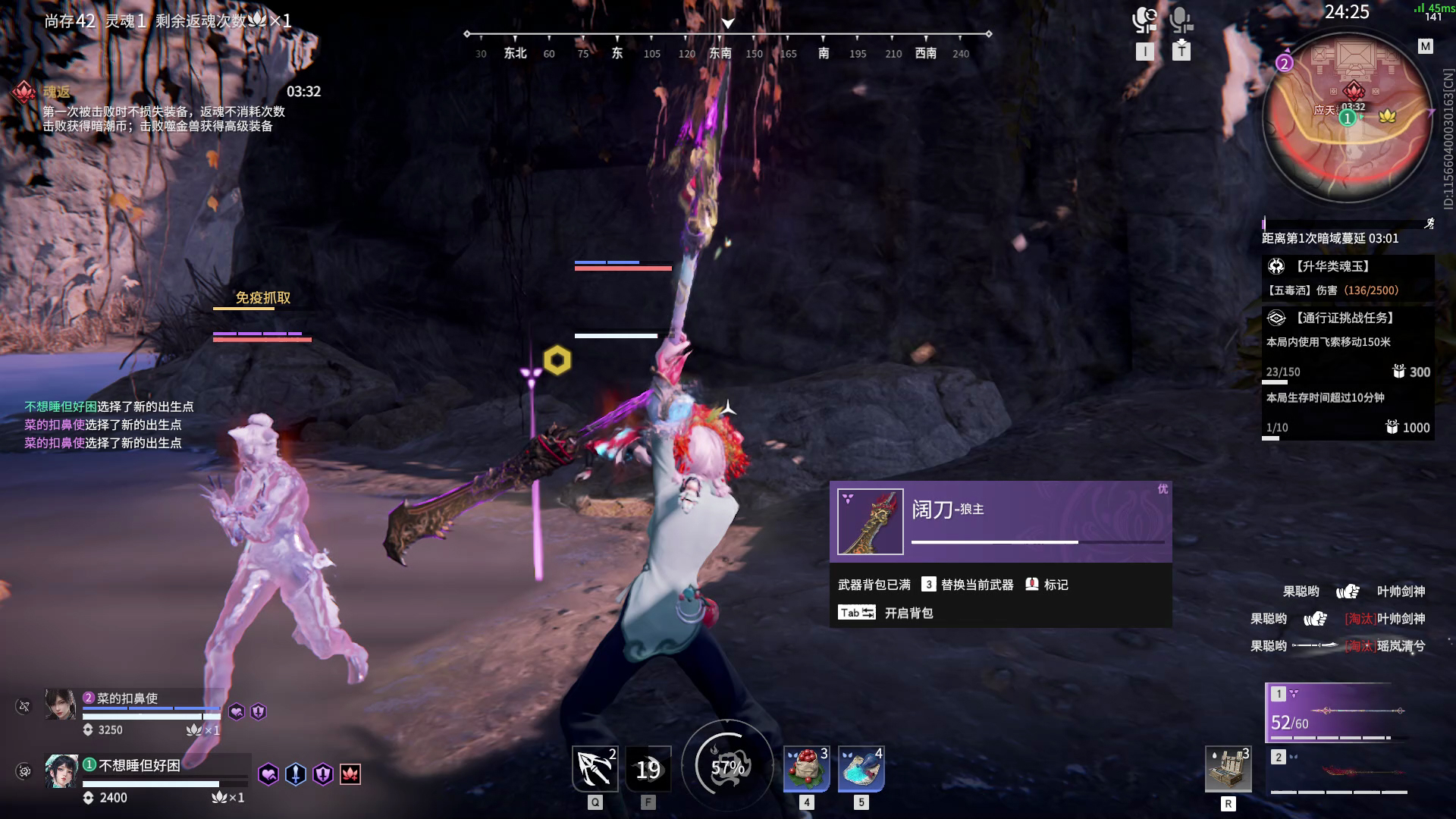Toggle the microphone icon

click(1181, 20)
